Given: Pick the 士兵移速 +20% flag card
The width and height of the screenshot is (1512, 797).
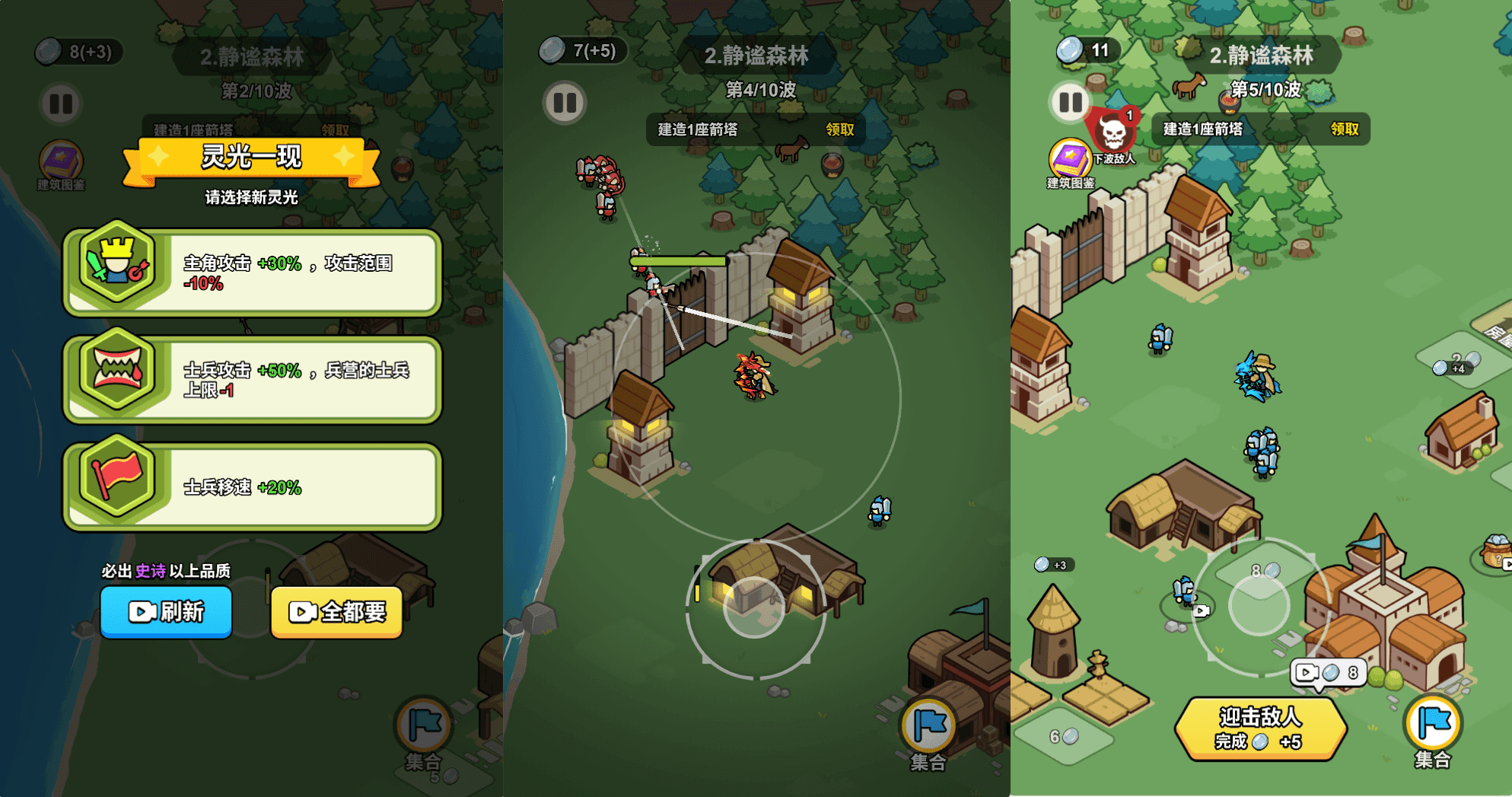Looking at the screenshot, I should 252,486.
